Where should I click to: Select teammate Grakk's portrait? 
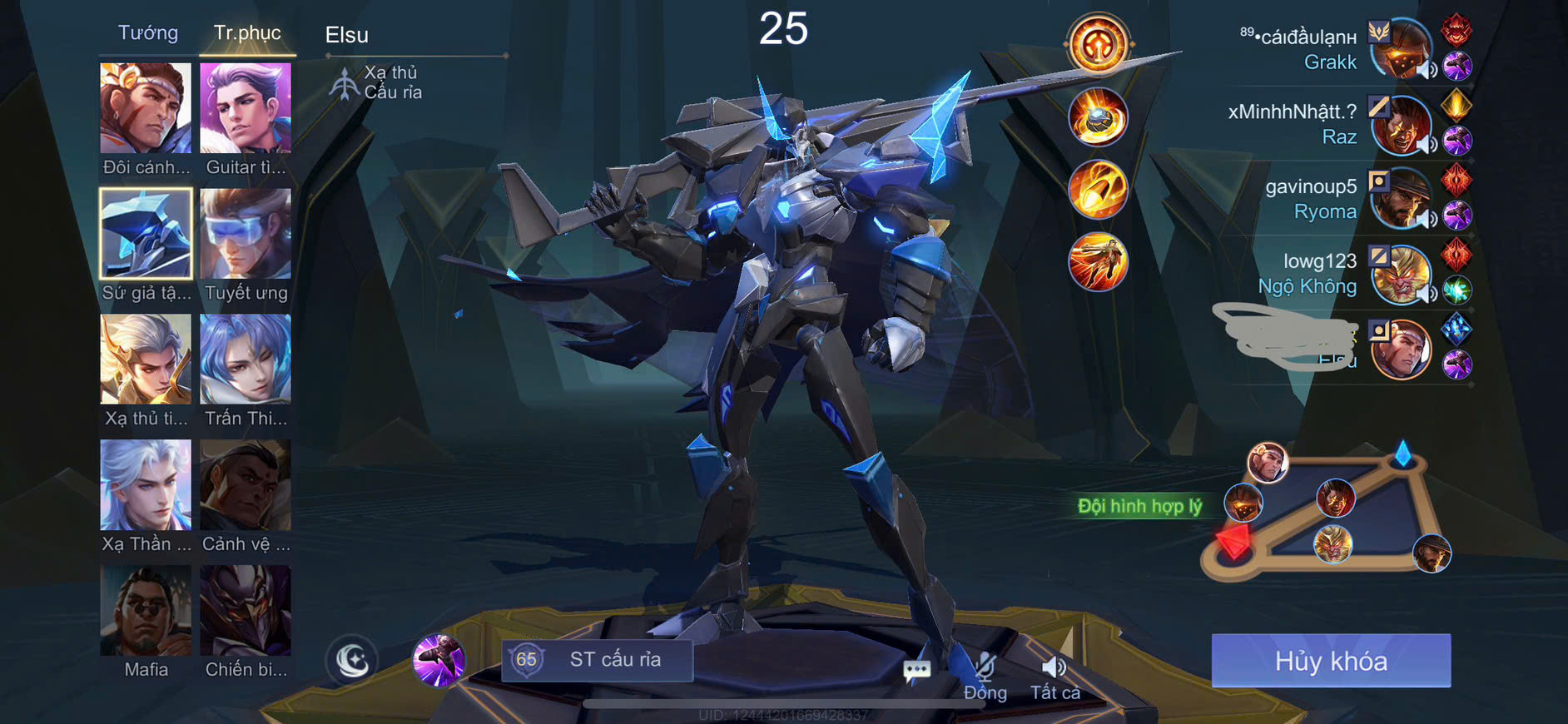click(1402, 50)
